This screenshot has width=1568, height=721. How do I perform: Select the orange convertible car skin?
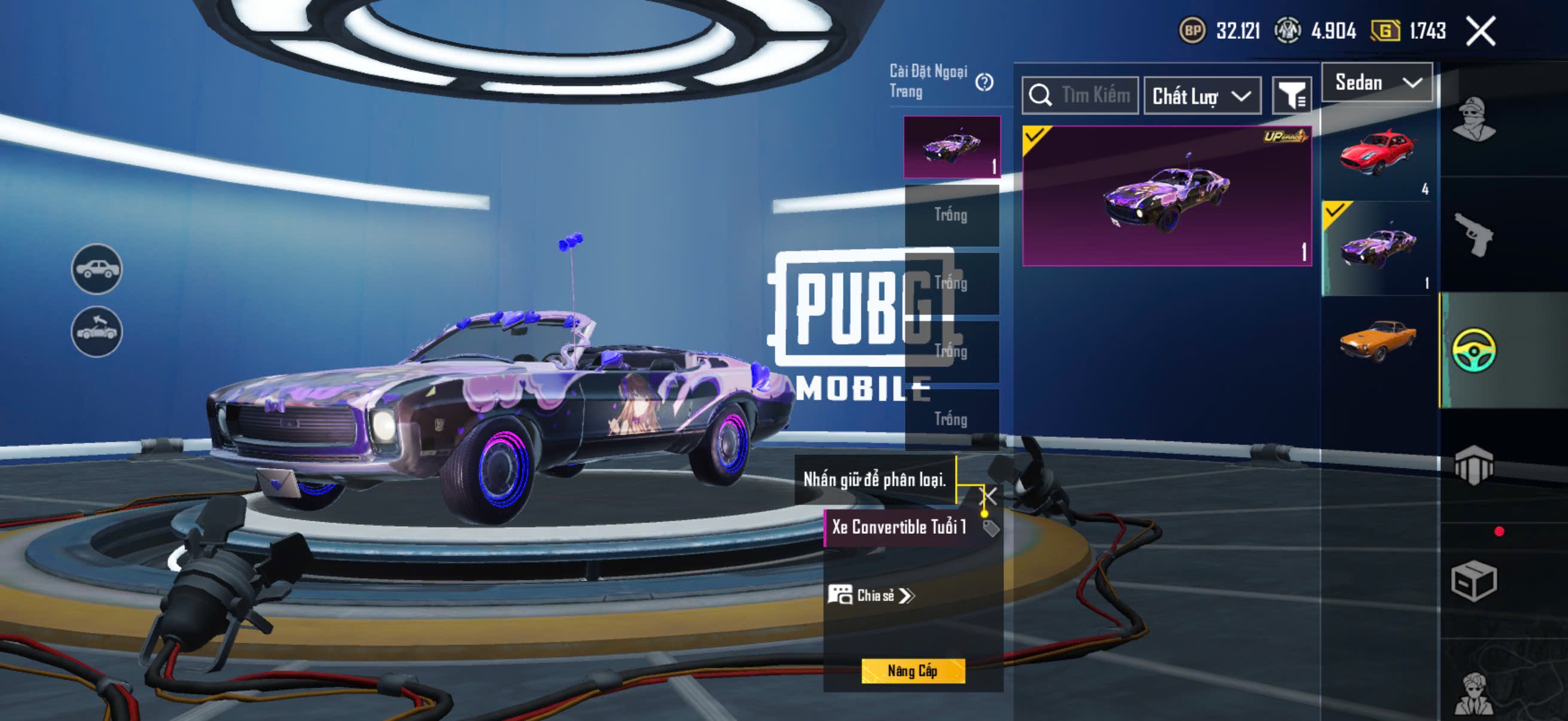click(x=1377, y=342)
